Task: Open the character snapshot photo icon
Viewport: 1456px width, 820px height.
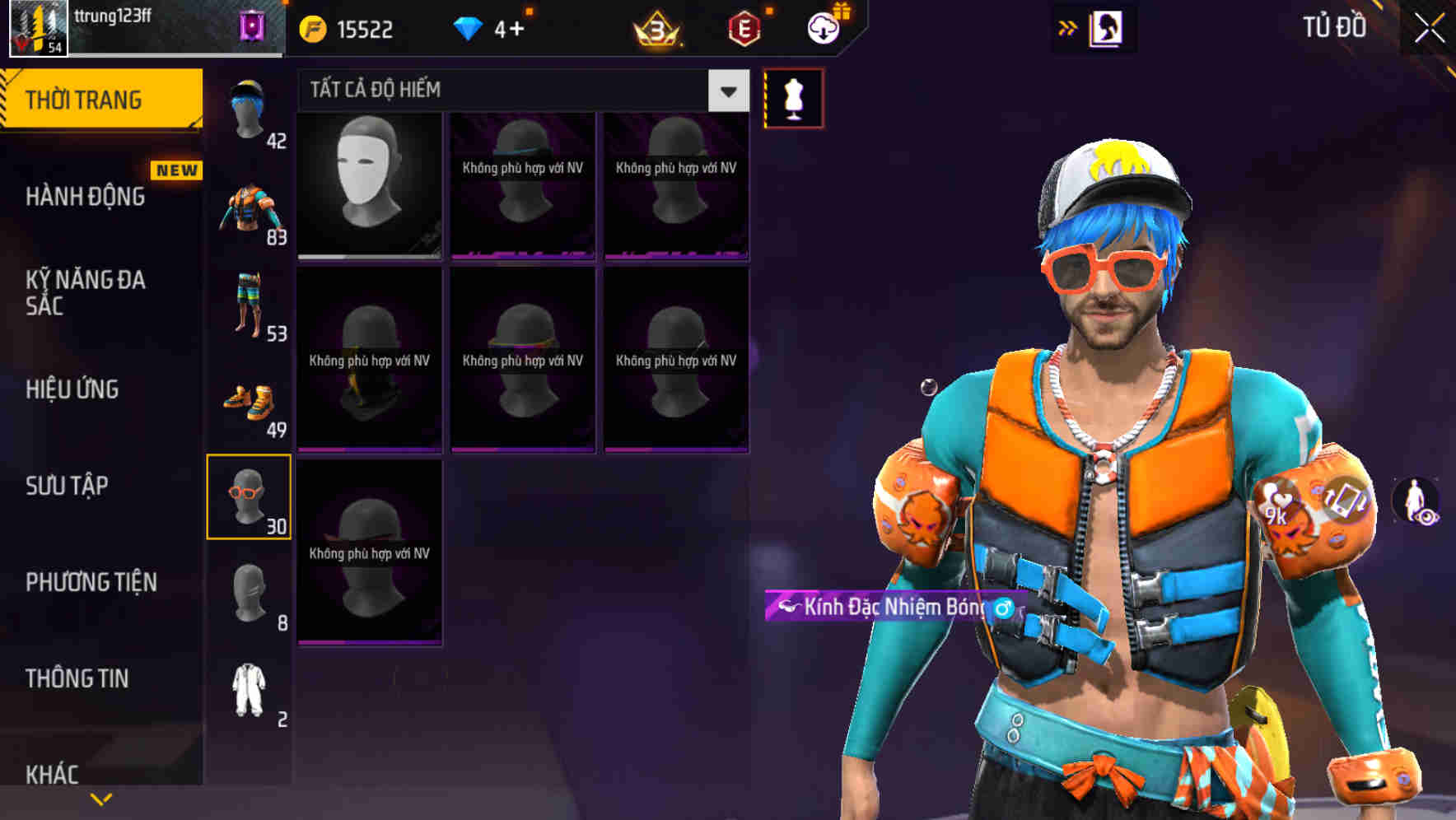Action: pyautogui.click(x=1107, y=27)
